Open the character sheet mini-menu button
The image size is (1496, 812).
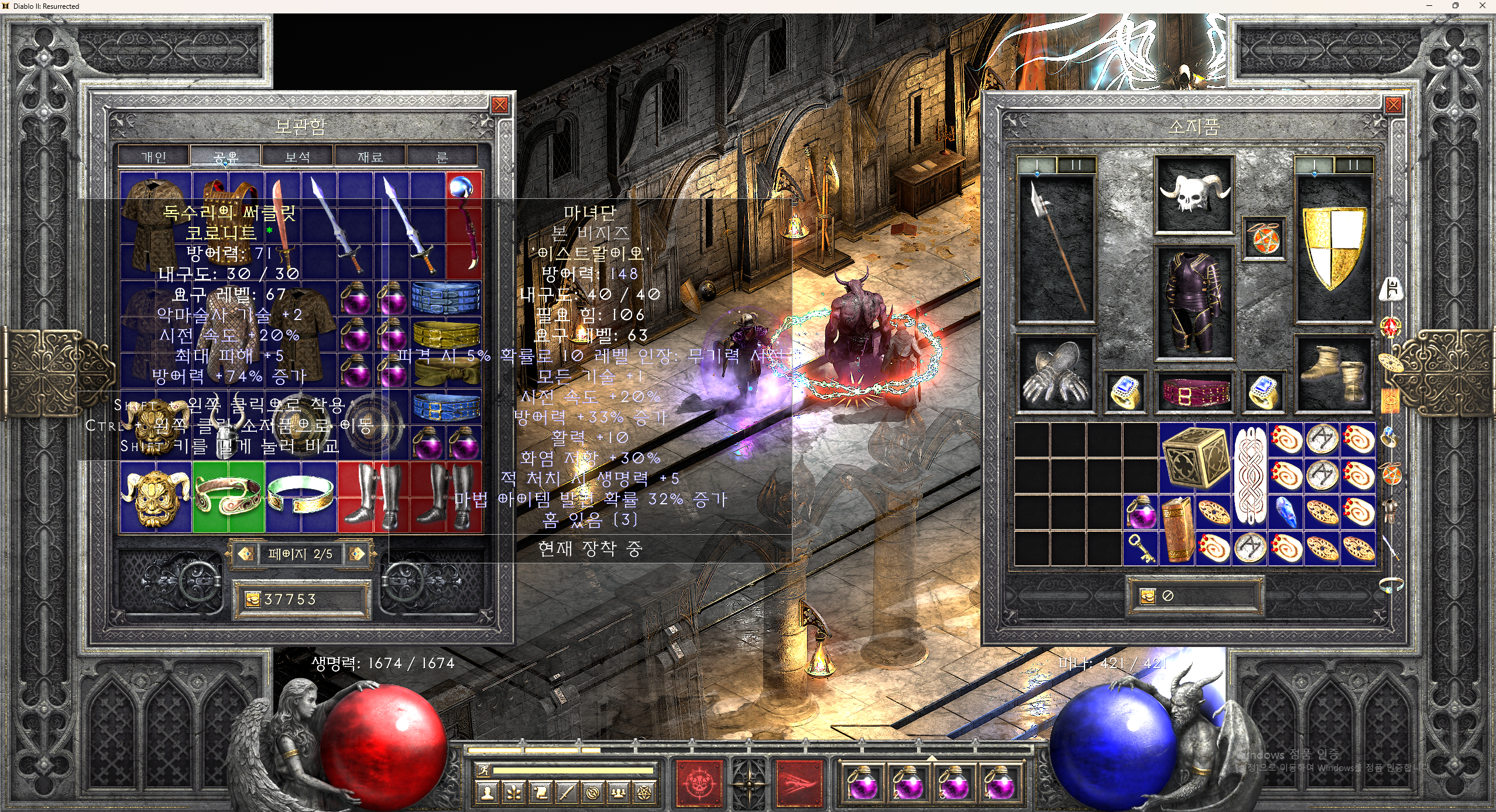tap(487, 793)
